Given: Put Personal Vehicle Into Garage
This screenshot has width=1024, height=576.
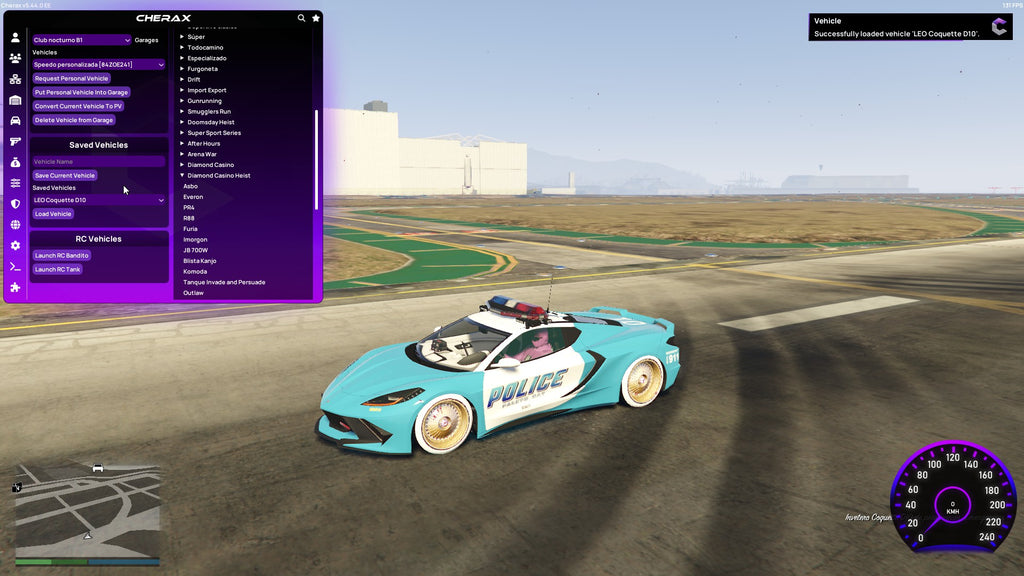Looking at the screenshot, I should pyautogui.click(x=81, y=92).
